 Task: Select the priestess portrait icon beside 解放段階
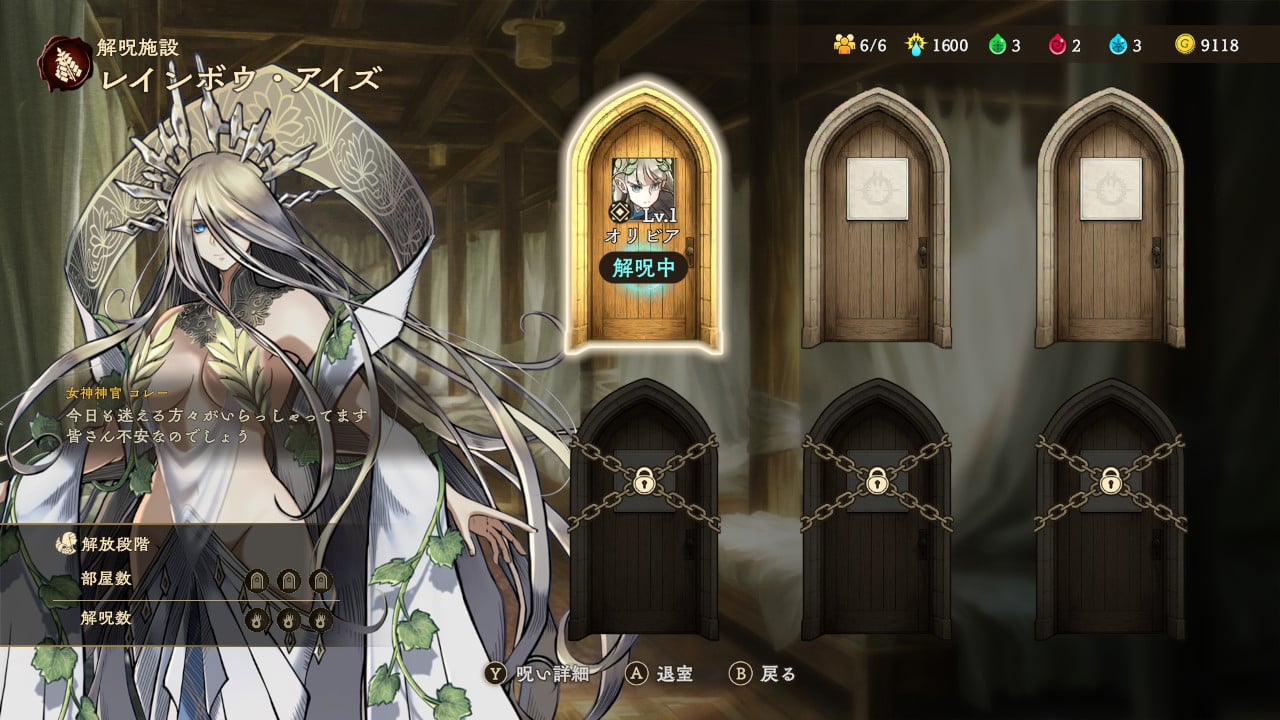[67, 542]
